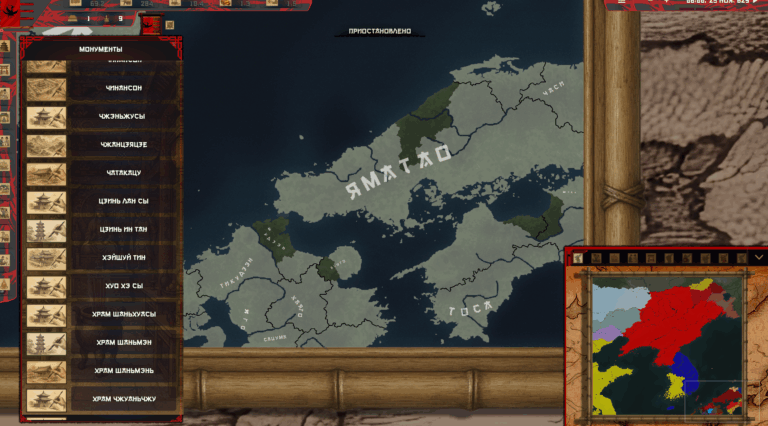The height and width of the screenshot is (426, 768).
Task: Click the minimap to move the view
Action: coord(665,345)
